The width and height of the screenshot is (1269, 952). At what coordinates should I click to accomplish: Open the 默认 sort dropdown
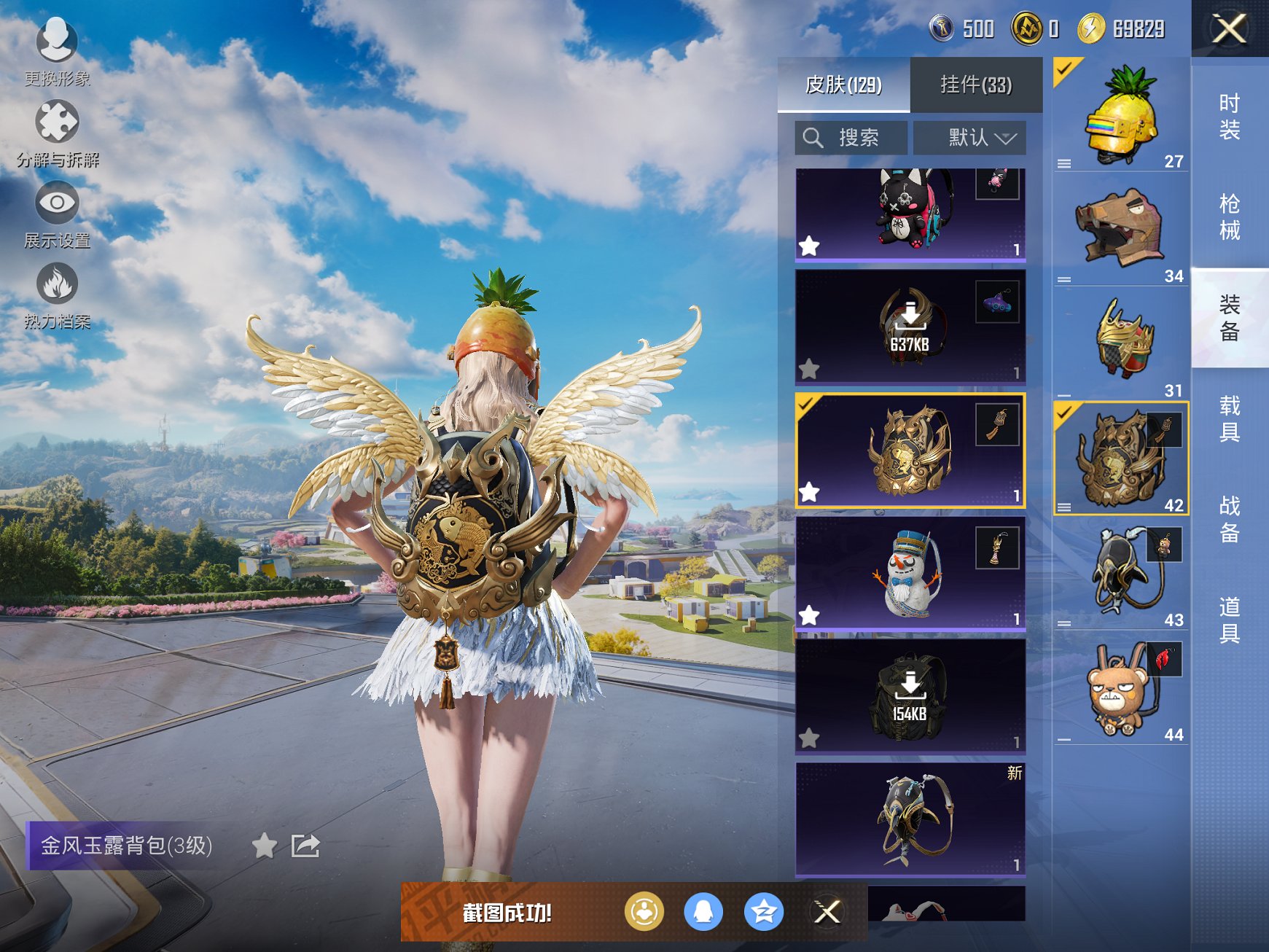point(969,138)
